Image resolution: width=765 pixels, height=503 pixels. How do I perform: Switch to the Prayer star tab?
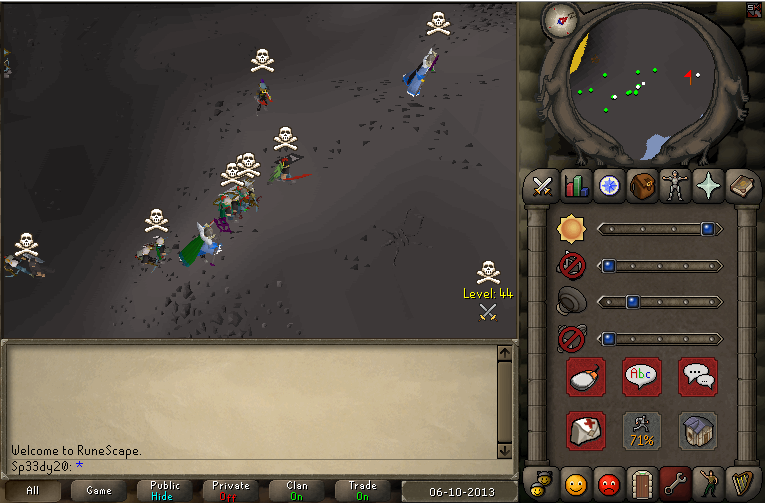[708, 186]
